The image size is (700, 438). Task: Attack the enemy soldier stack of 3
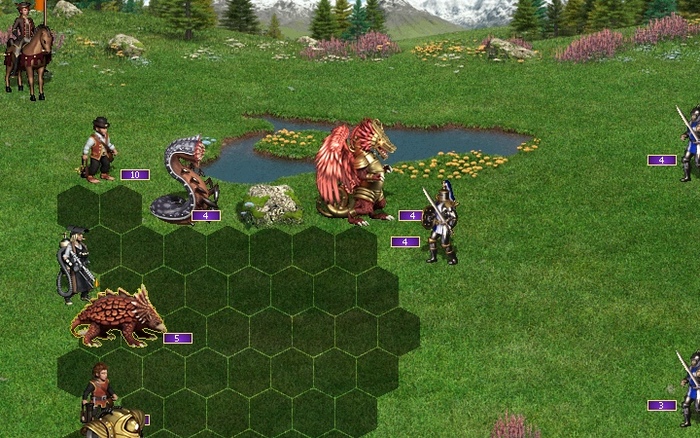pos(690,388)
